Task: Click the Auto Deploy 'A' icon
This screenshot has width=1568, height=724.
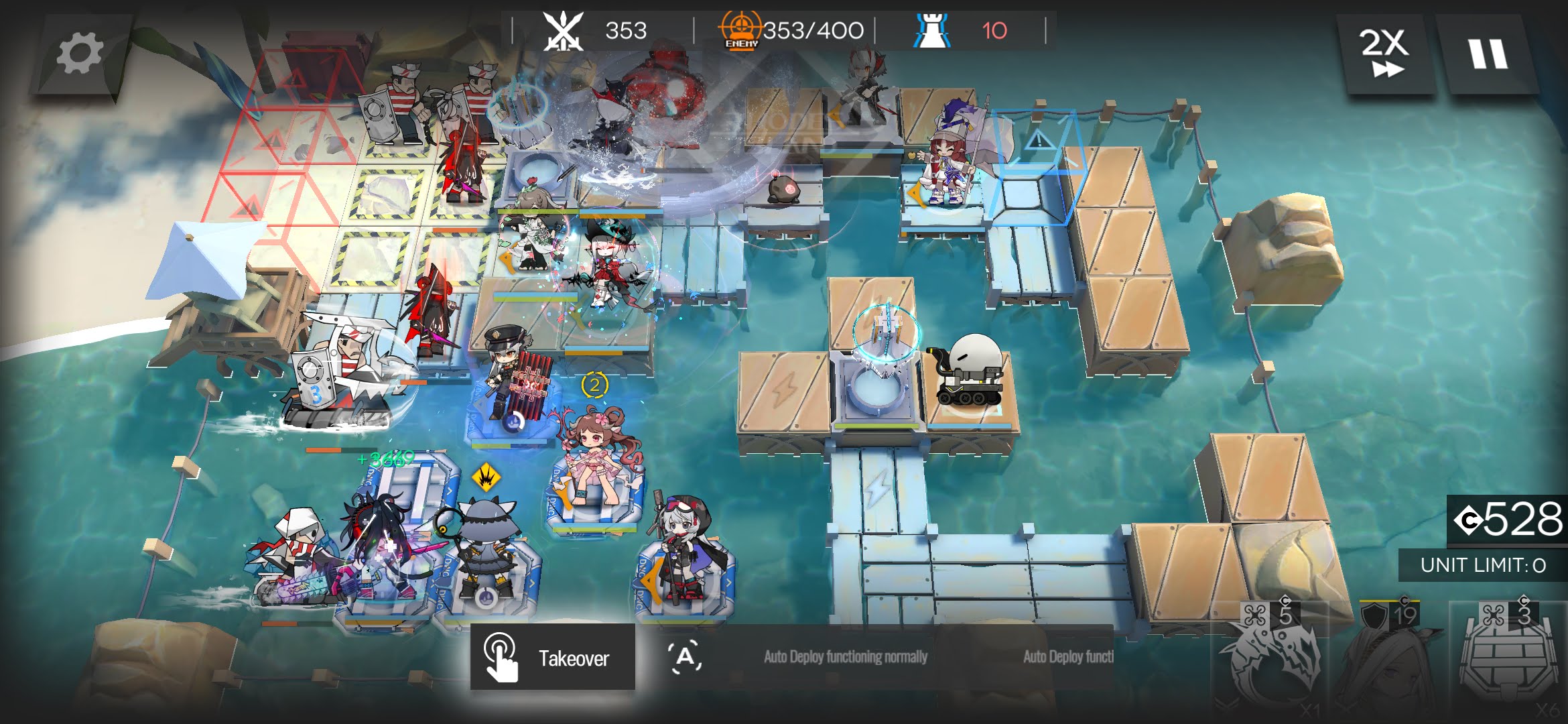Action: coord(685,658)
